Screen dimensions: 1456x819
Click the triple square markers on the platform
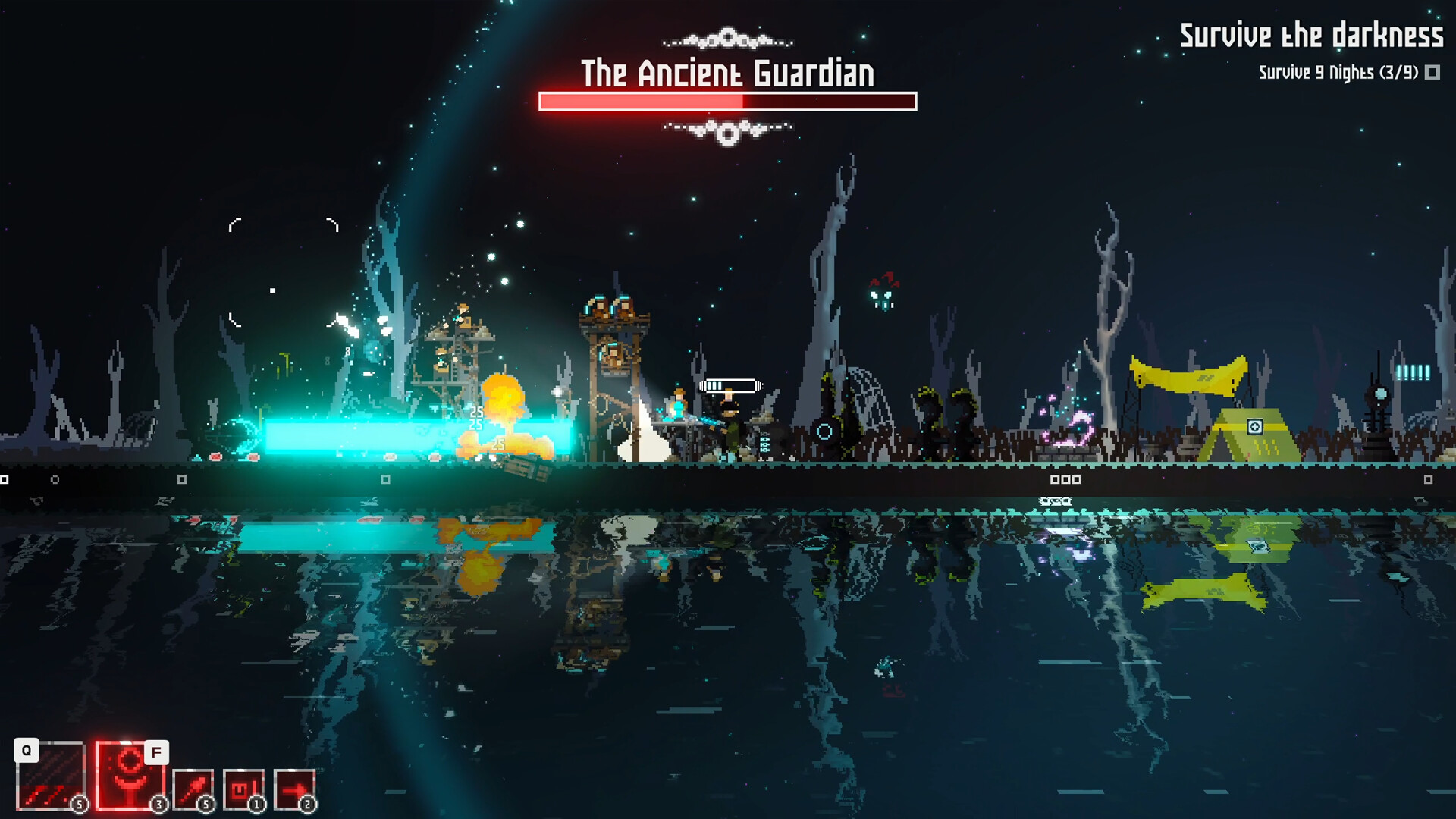click(x=1067, y=479)
